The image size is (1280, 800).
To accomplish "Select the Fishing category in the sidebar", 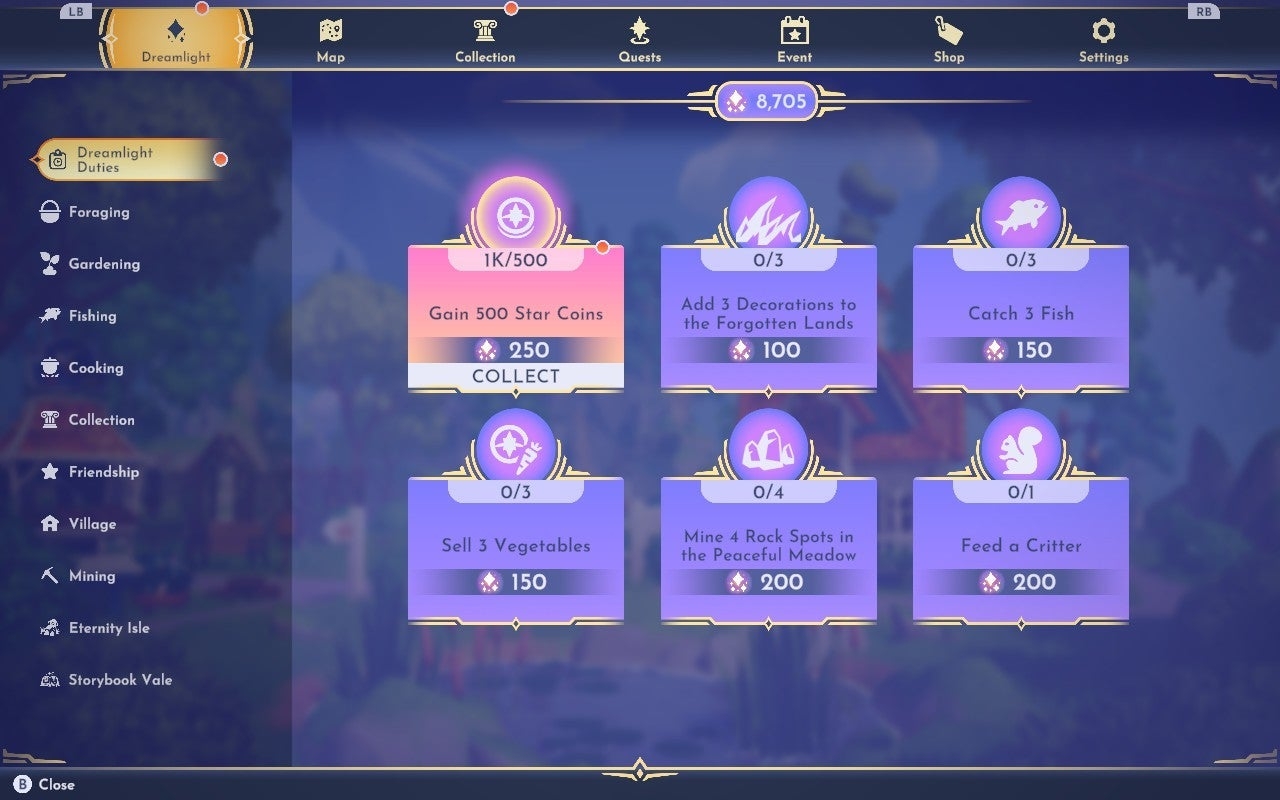I will pos(90,315).
